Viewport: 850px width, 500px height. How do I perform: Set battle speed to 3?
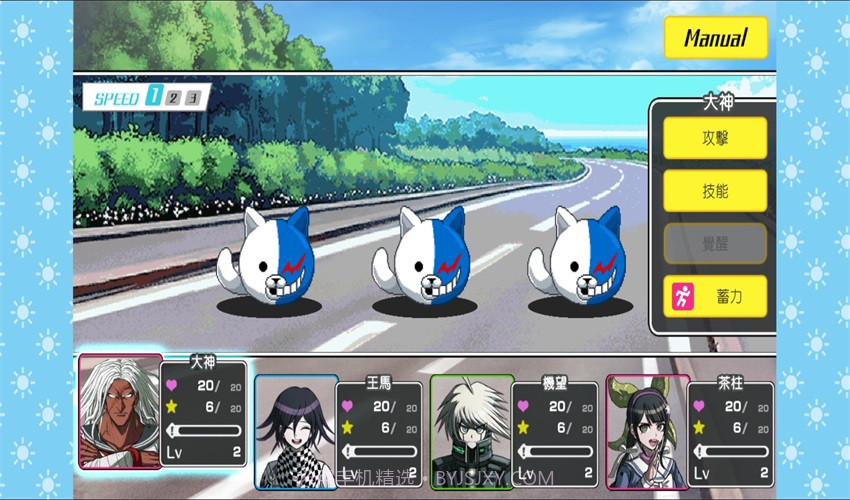[x=194, y=97]
